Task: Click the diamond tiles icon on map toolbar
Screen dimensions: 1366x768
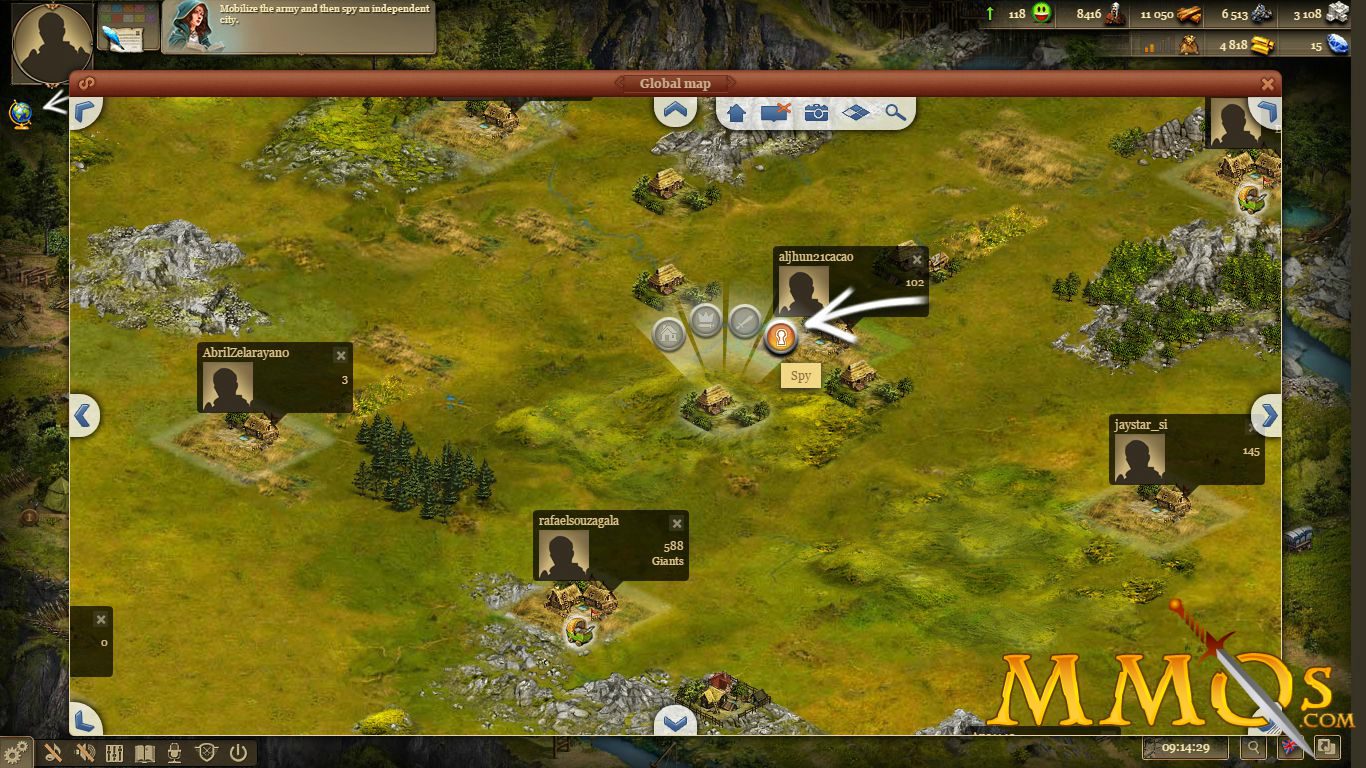Action: click(857, 113)
